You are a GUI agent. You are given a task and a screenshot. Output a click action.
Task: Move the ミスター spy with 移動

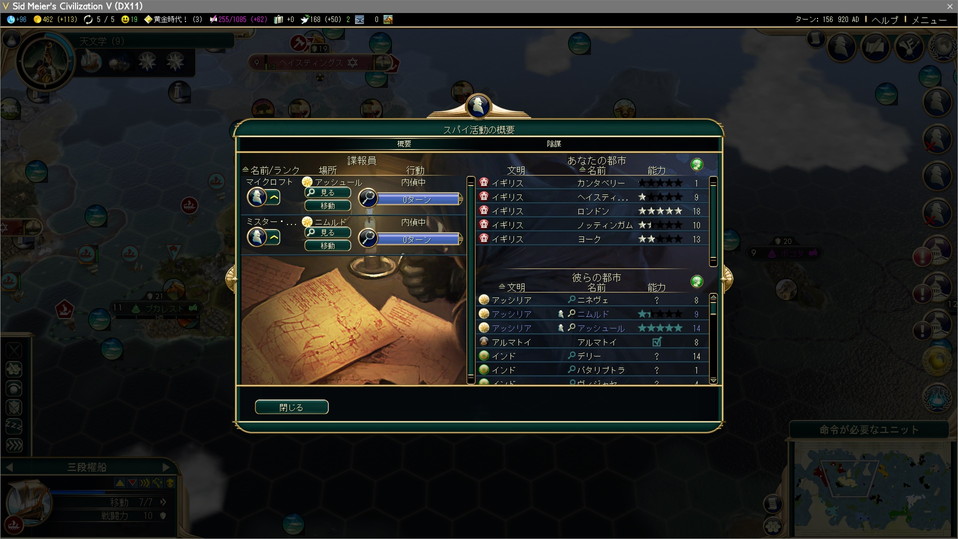click(x=328, y=245)
